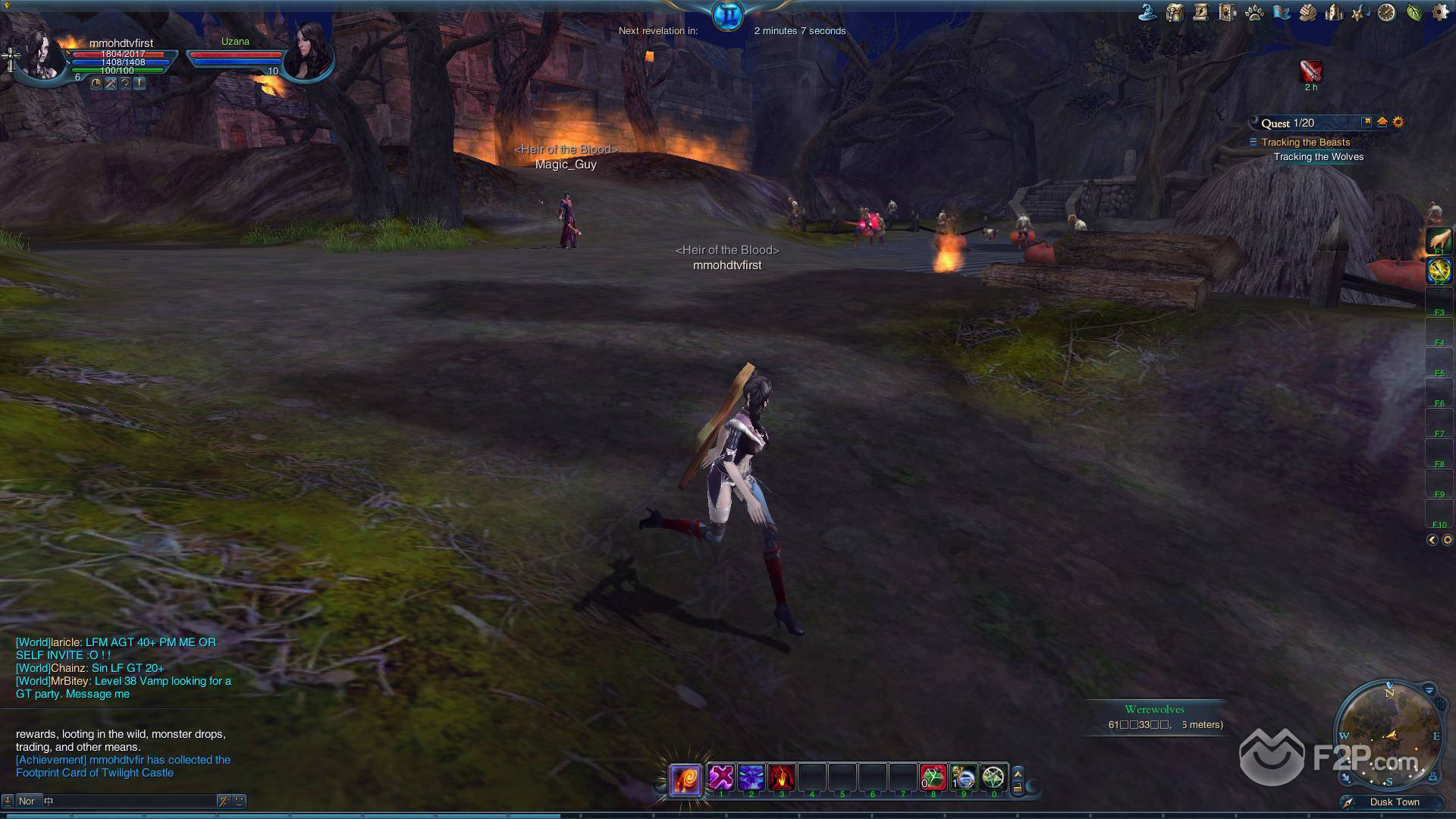Select the Tracking the Beasts quest

coord(1305,143)
